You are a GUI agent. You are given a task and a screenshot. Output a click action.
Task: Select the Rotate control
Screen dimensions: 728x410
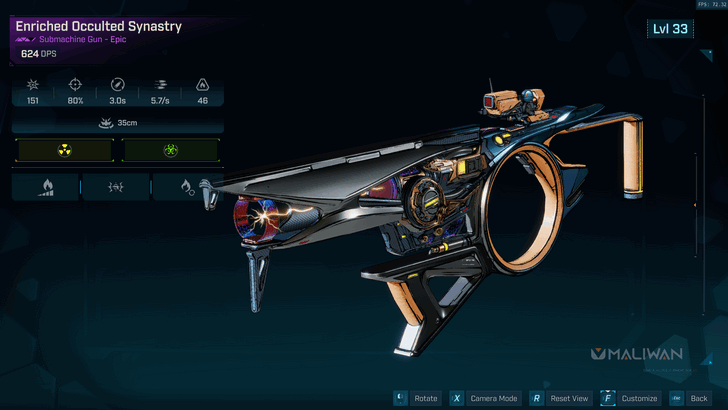(416, 397)
